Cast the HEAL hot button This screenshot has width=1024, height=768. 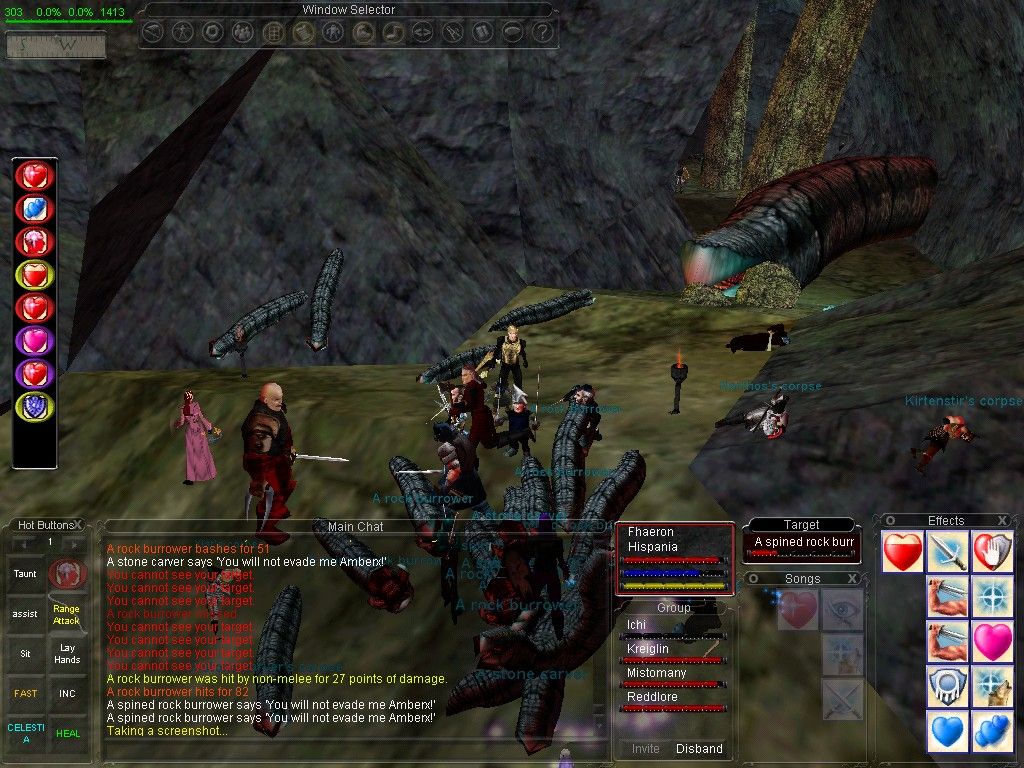pyautogui.click(x=67, y=732)
